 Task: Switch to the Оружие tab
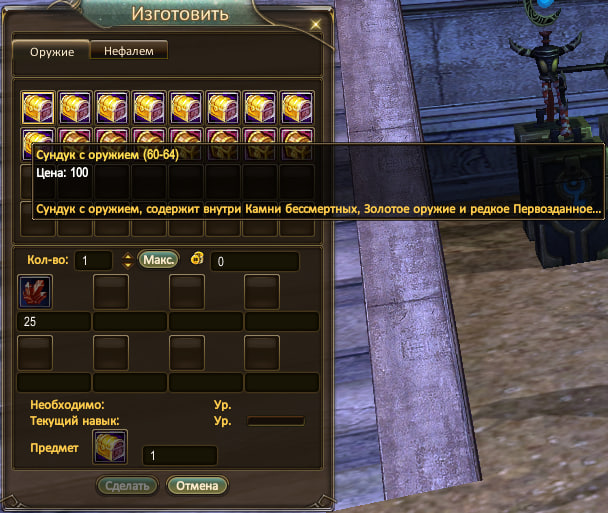coord(50,51)
